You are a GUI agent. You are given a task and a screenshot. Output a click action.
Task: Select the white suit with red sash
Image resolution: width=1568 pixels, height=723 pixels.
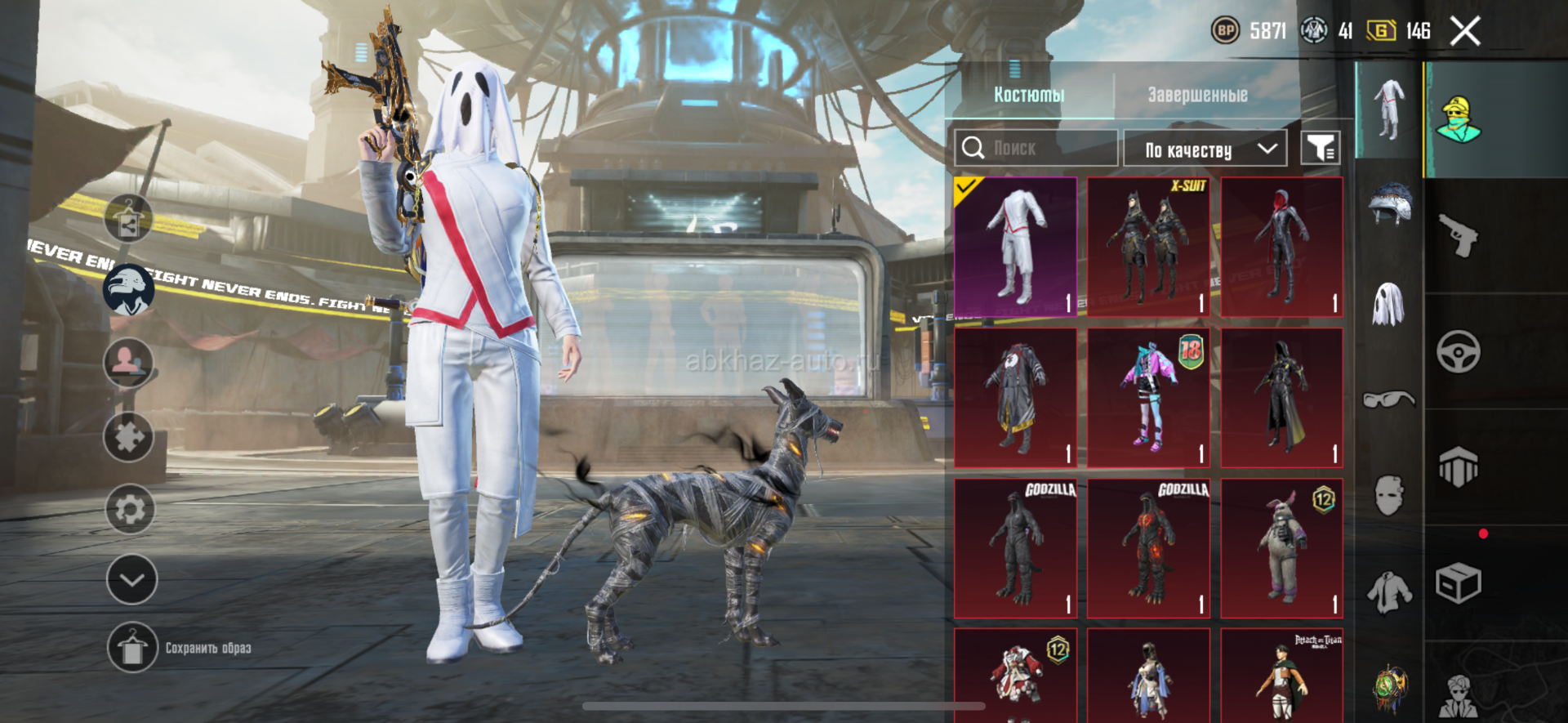[x=1016, y=247]
